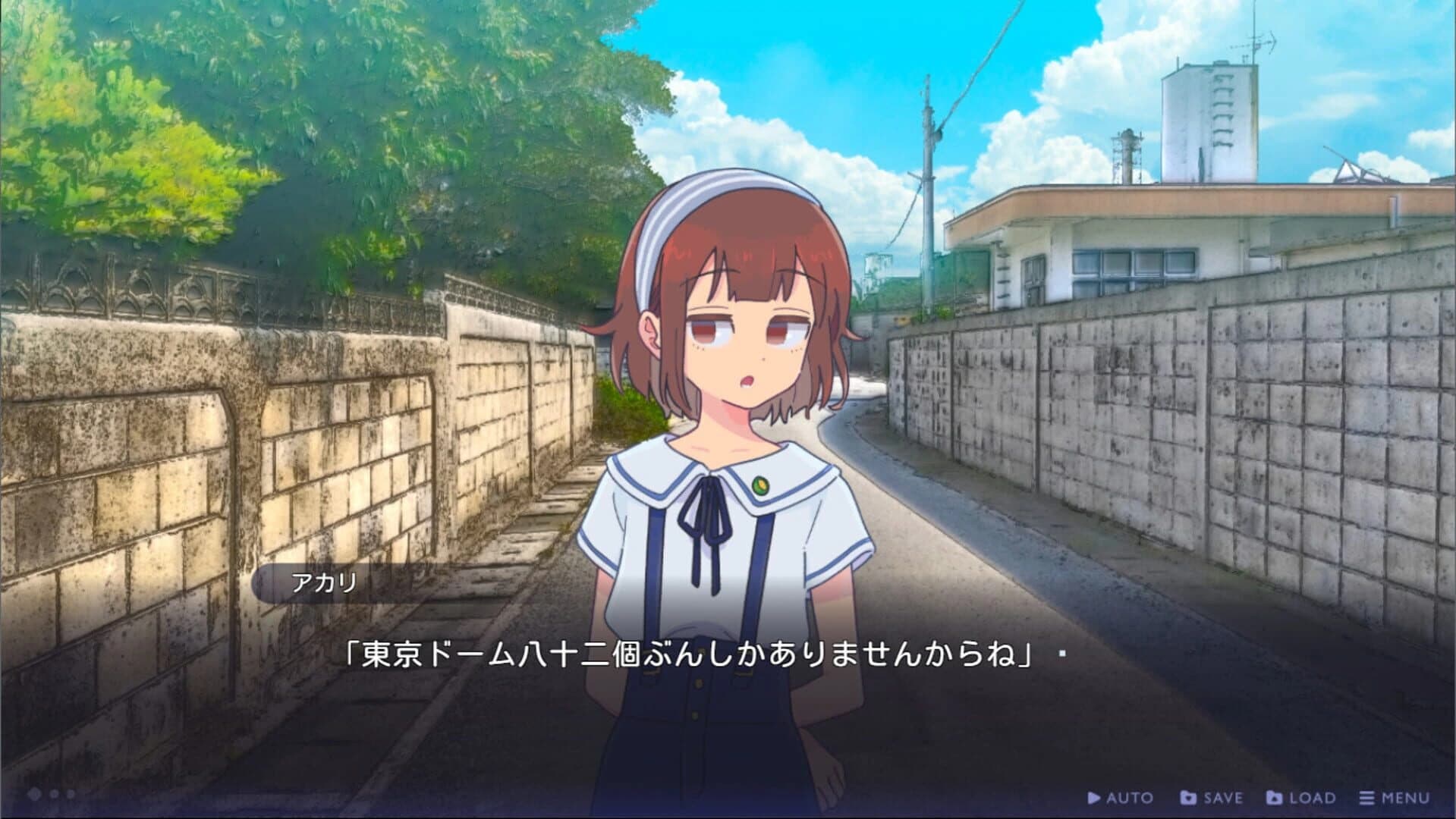1456x819 pixels.
Task: Click the small round icon beside the speaker
Action: [53, 793]
